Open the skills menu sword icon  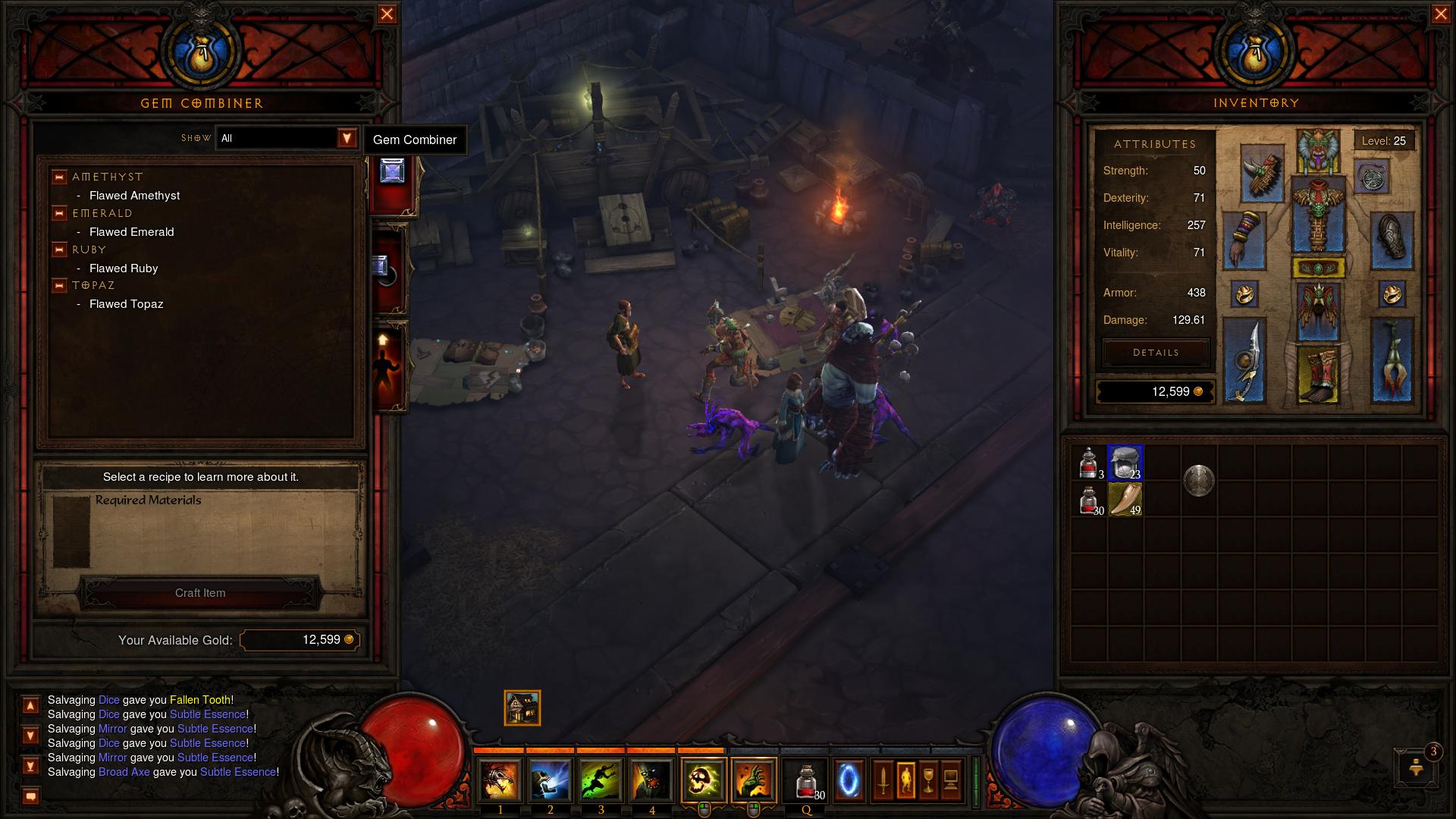click(x=883, y=780)
